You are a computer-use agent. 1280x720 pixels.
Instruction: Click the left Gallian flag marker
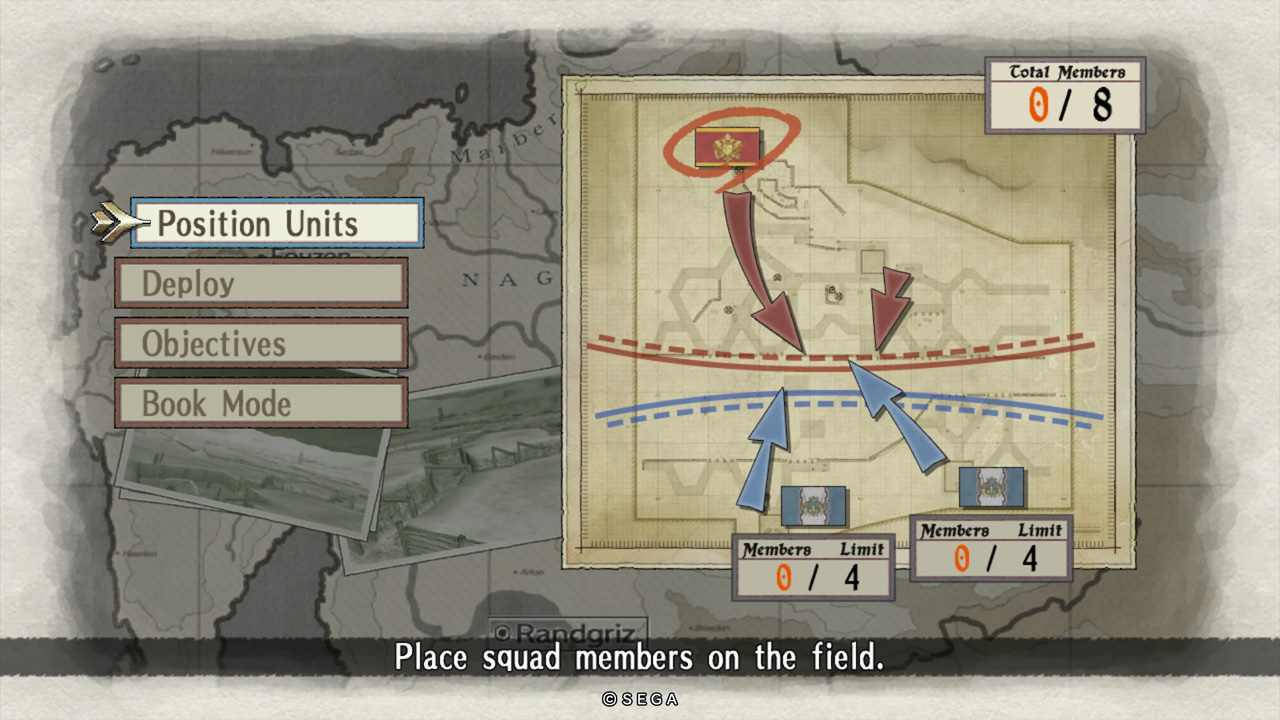click(x=815, y=506)
